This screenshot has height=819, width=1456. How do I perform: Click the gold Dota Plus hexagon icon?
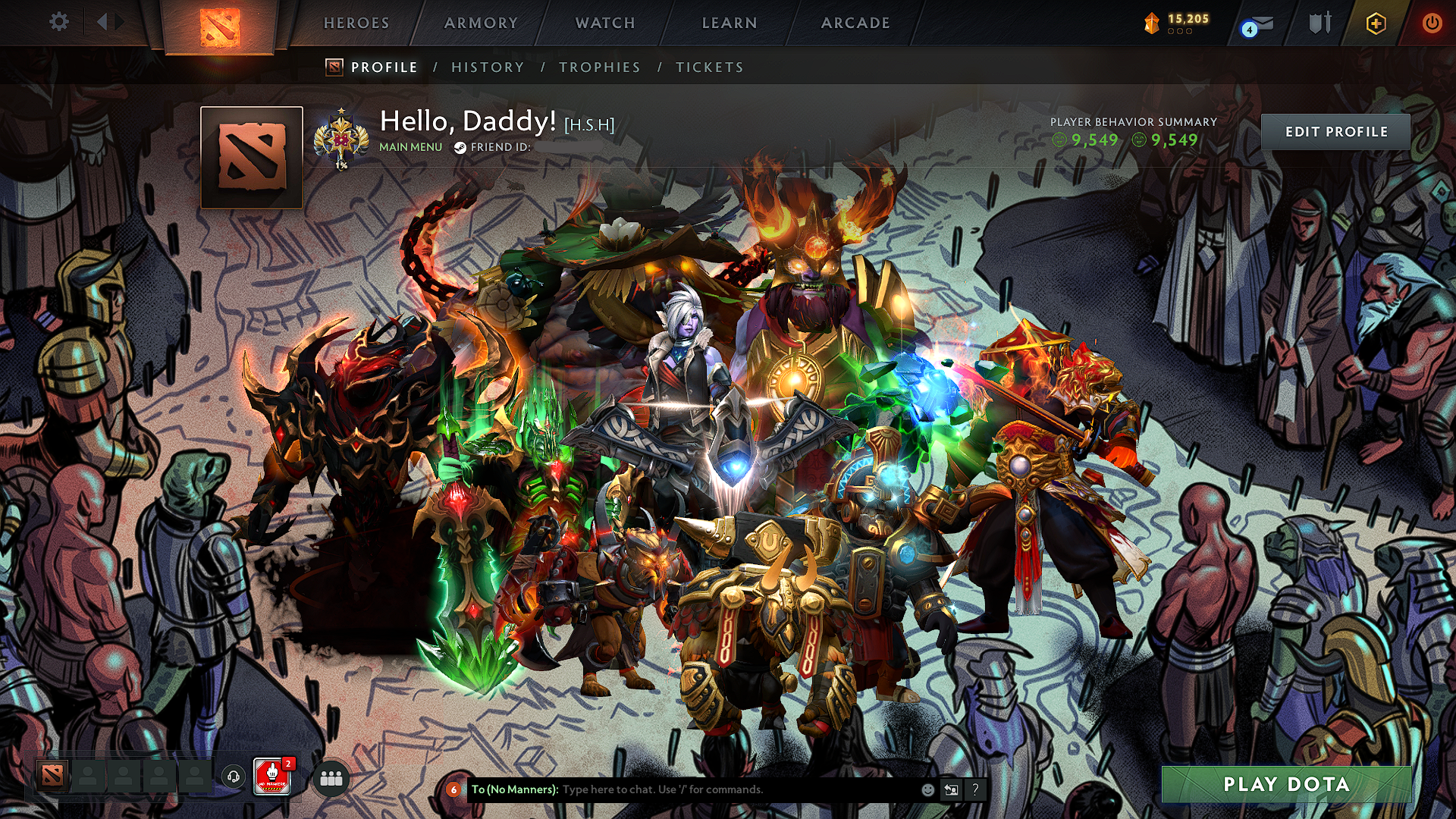pyautogui.click(x=1376, y=24)
